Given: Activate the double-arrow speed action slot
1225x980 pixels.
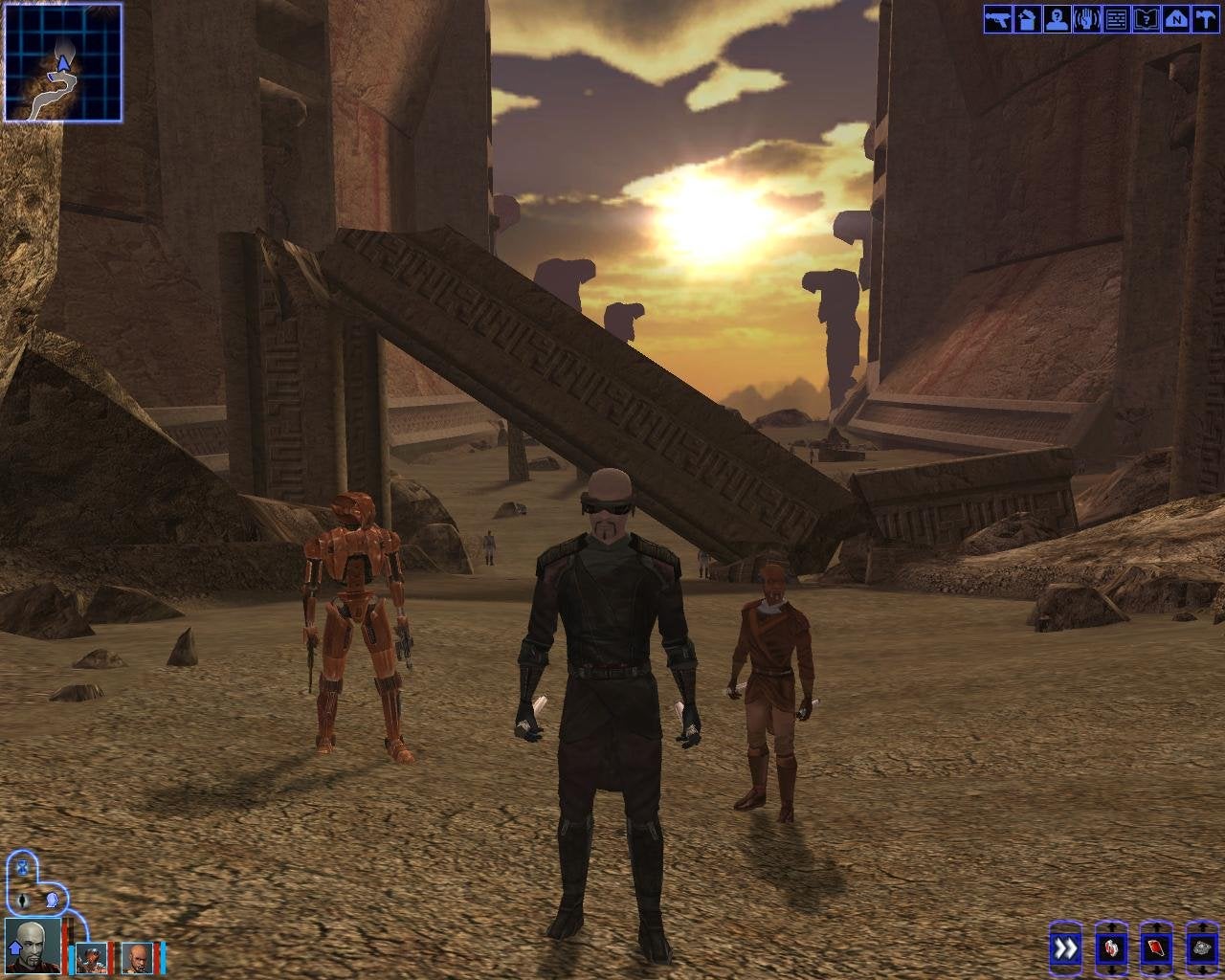Looking at the screenshot, I should point(1065,948).
